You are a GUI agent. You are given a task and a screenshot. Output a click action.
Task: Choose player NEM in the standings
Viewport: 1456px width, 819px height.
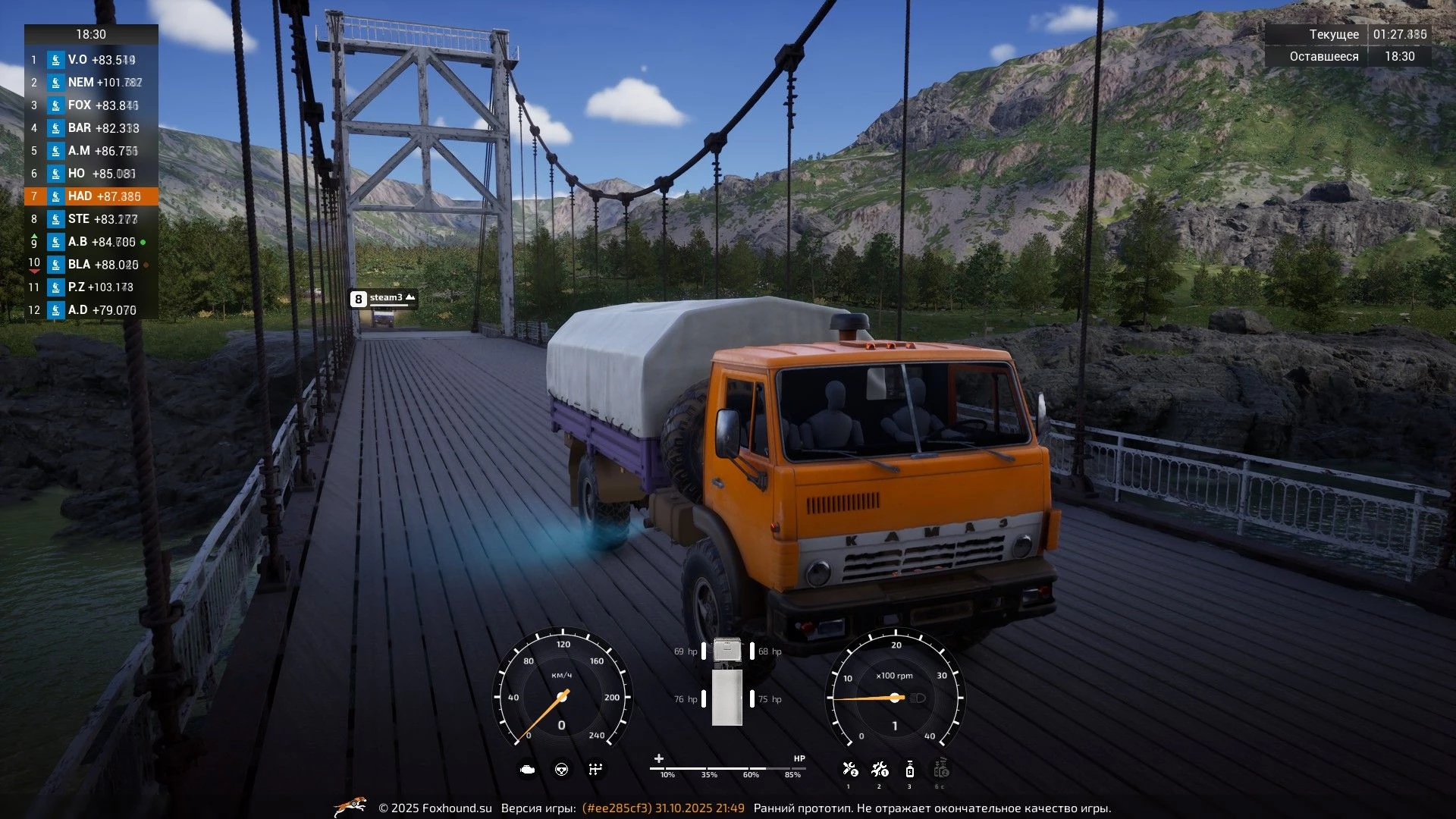(x=91, y=83)
